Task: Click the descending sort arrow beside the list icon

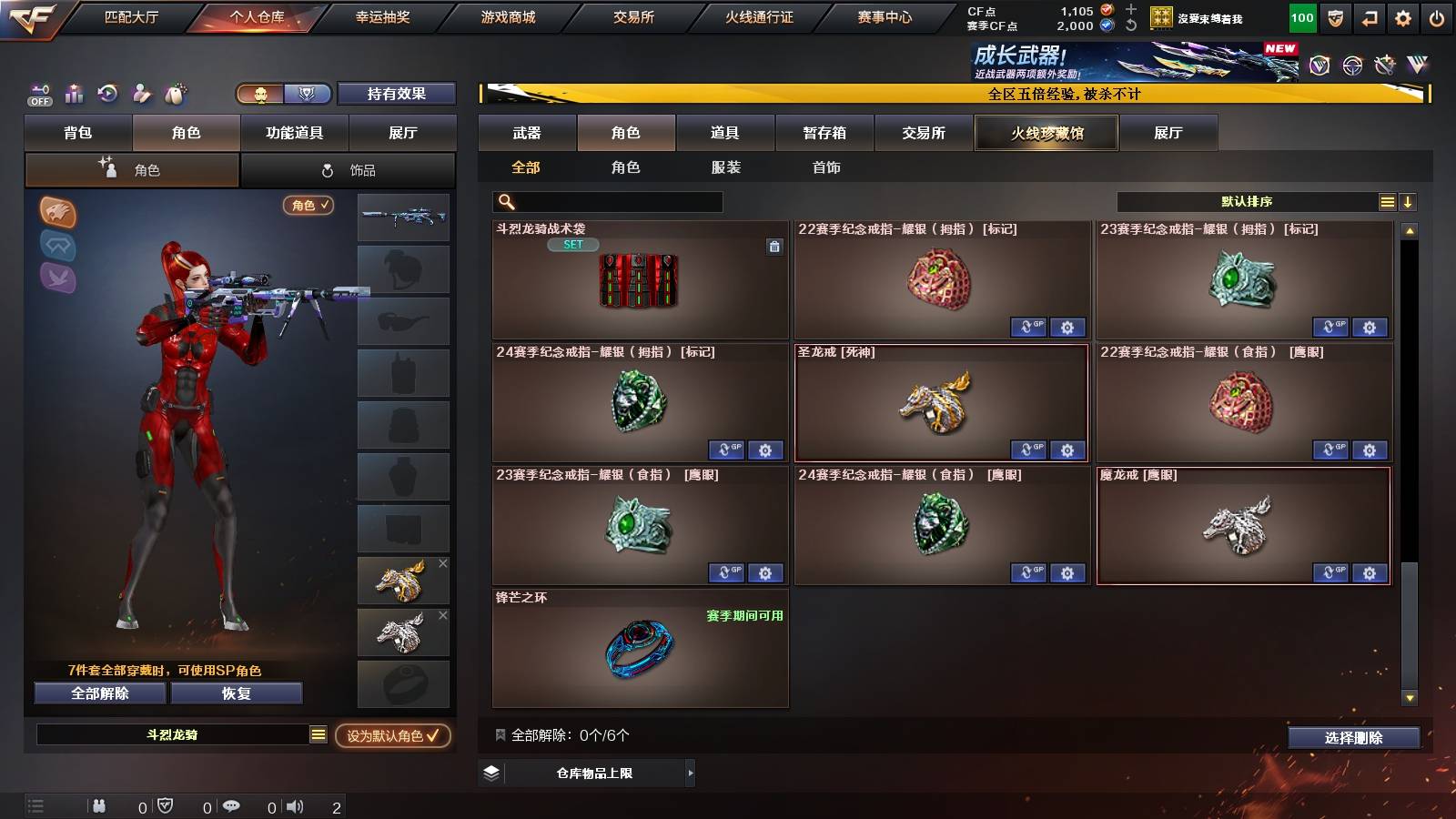Action: pyautogui.click(x=1407, y=201)
